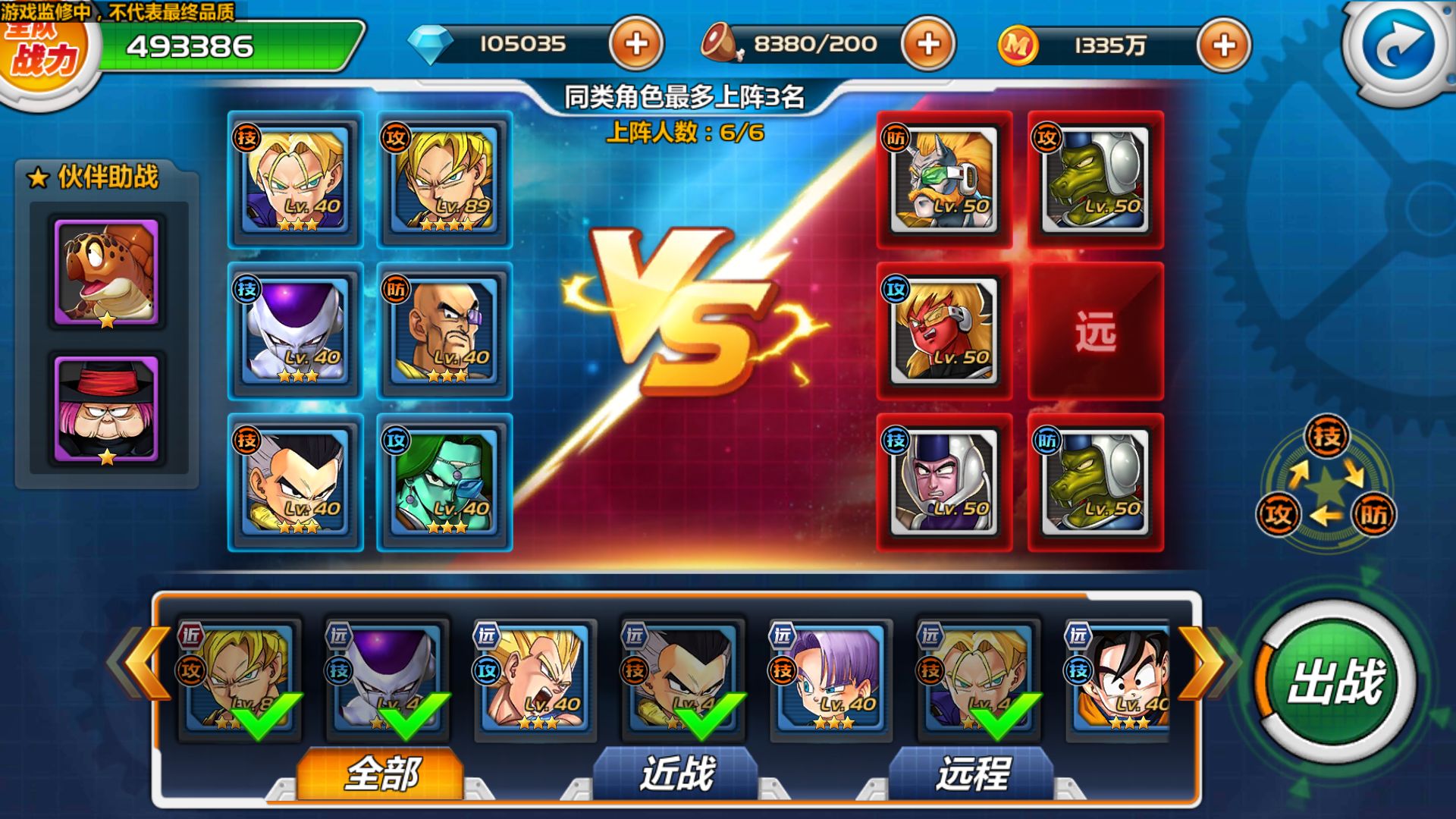
Task: Pick bald Nappa in the team lineup
Action: click(x=444, y=331)
